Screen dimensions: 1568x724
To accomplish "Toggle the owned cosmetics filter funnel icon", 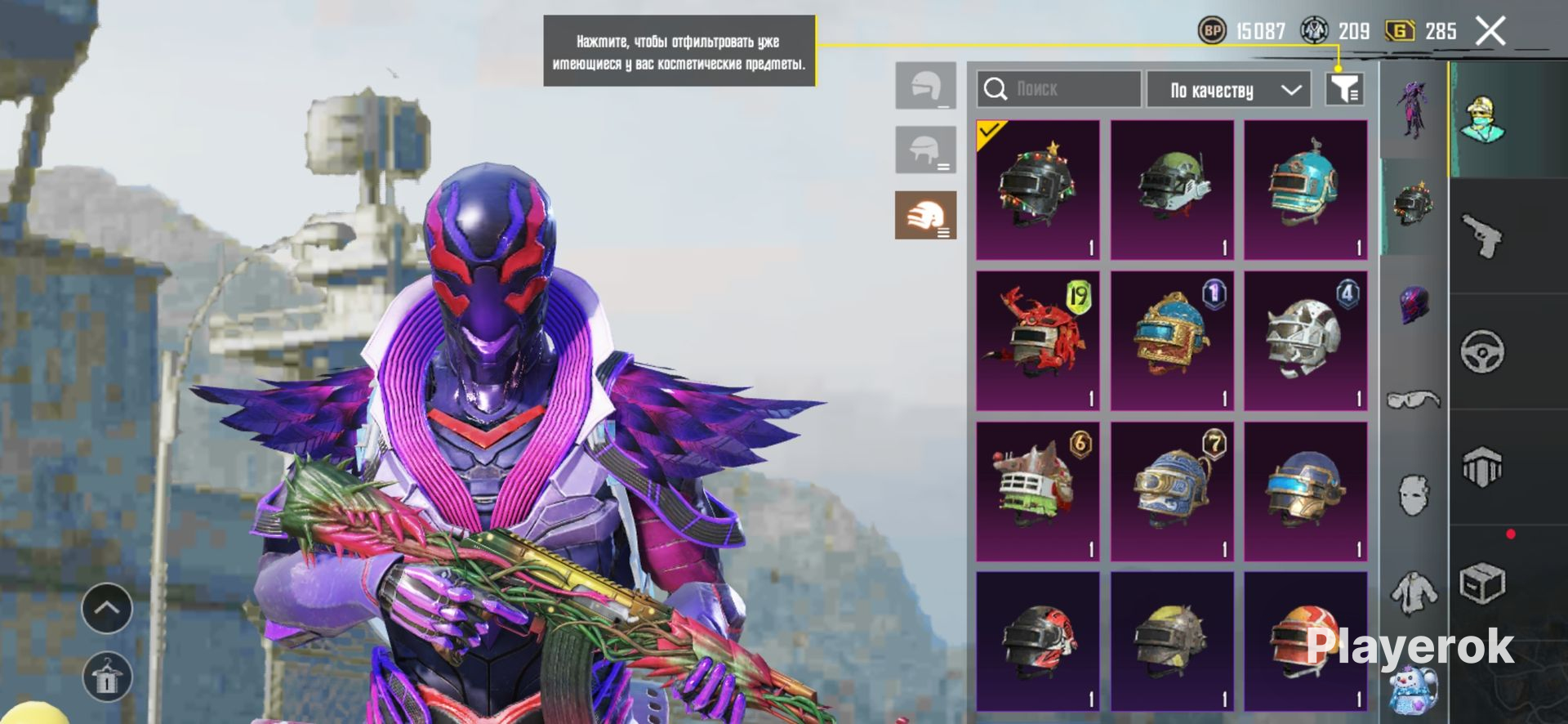I will tap(1344, 89).
